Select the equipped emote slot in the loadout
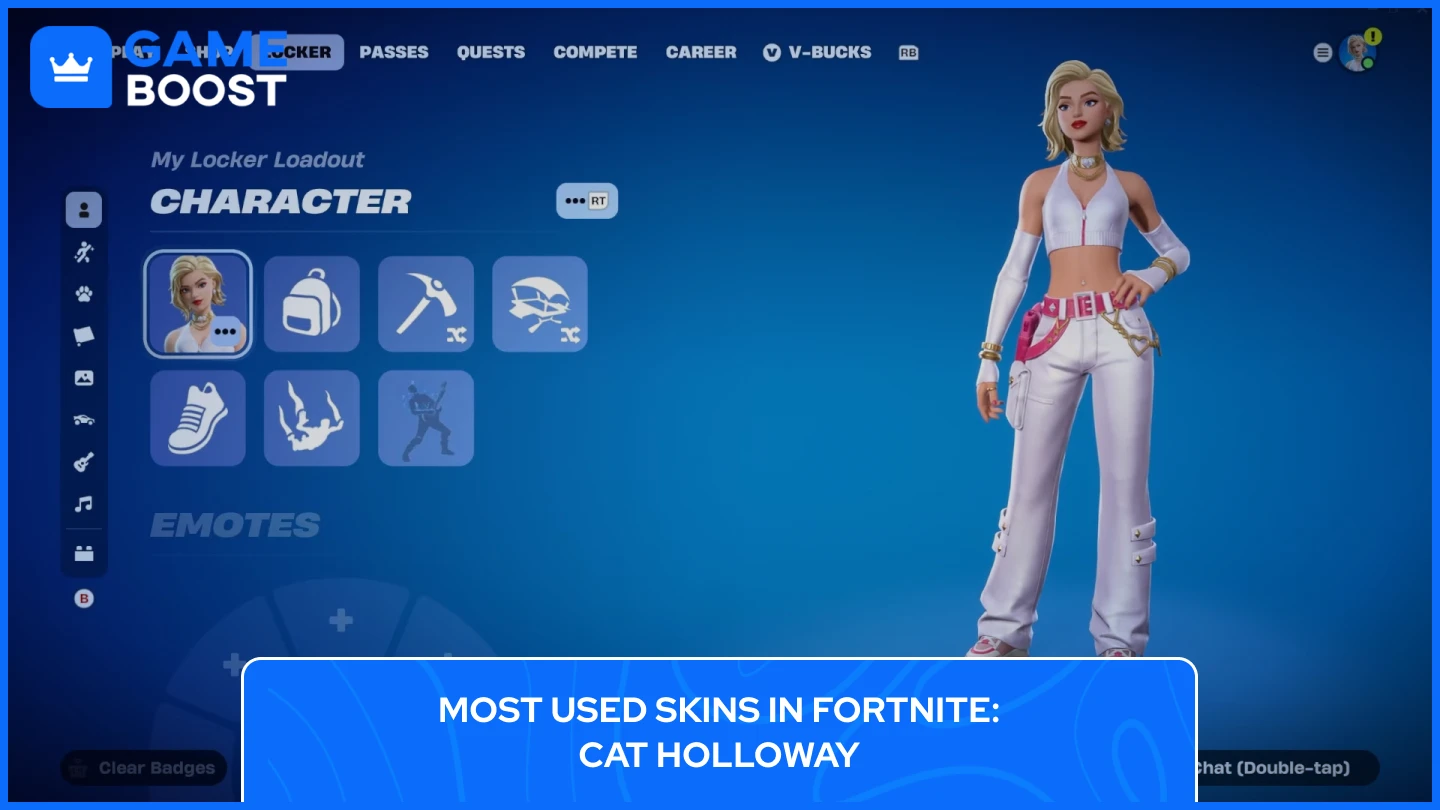The width and height of the screenshot is (1440, 810). point(426,418)
